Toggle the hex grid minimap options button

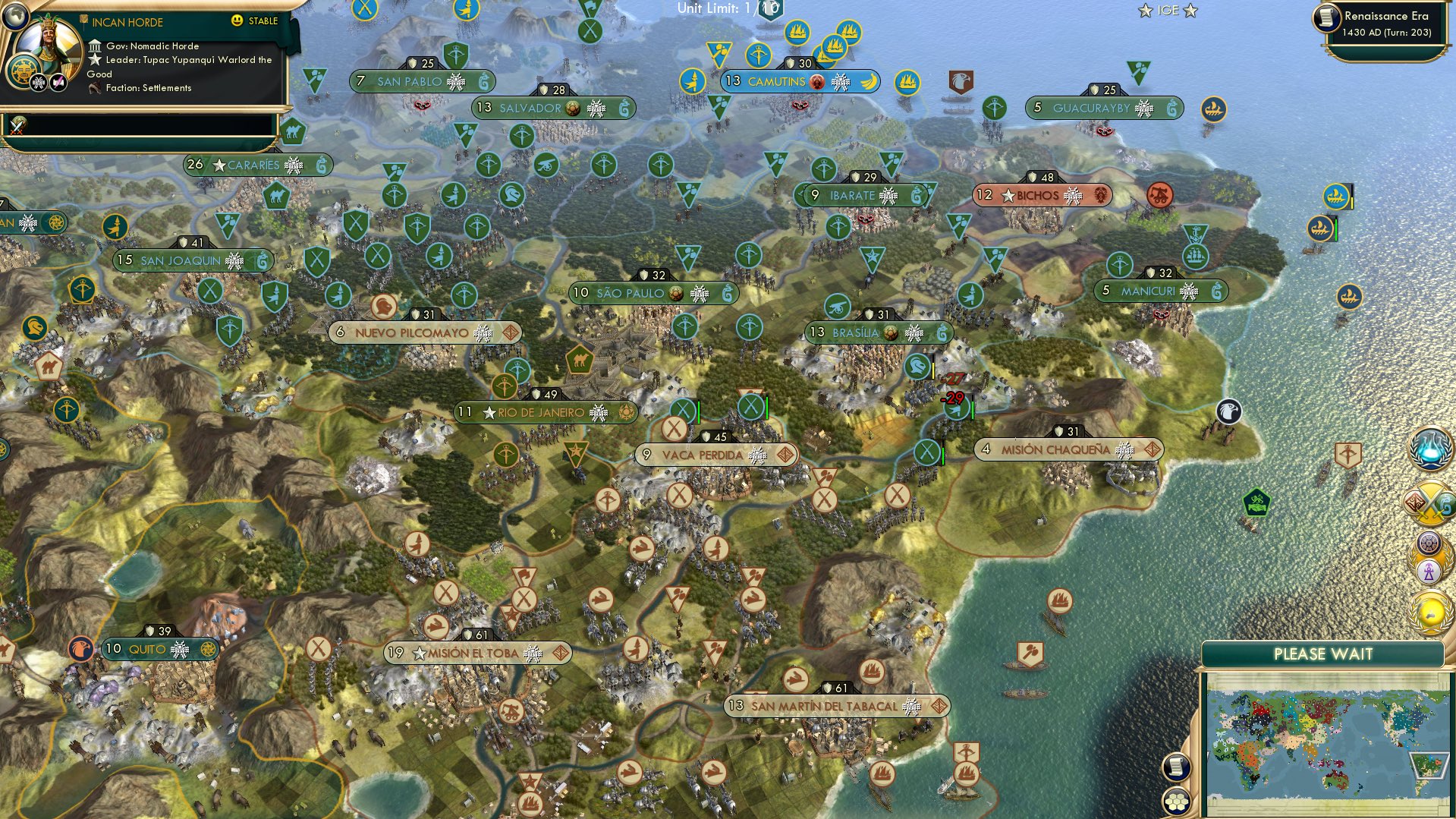[x=1177, y=801]
